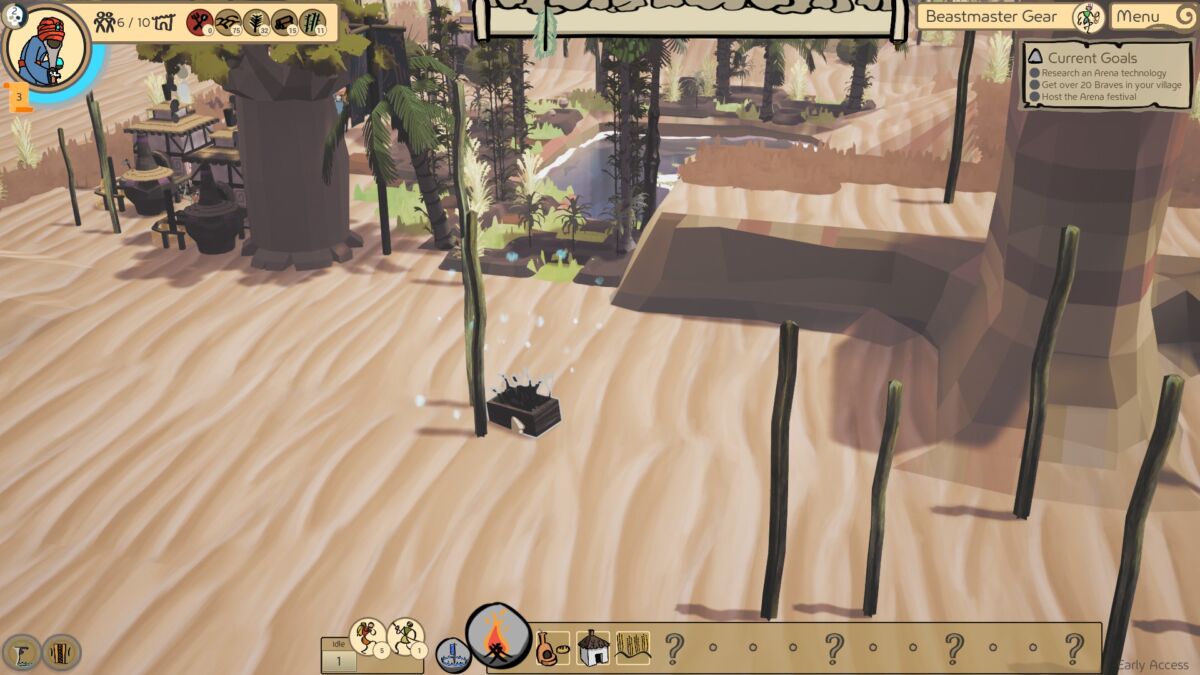Click the orange scroll with number 3
This screenshot has width=1200, height=675.
(18, 97)
